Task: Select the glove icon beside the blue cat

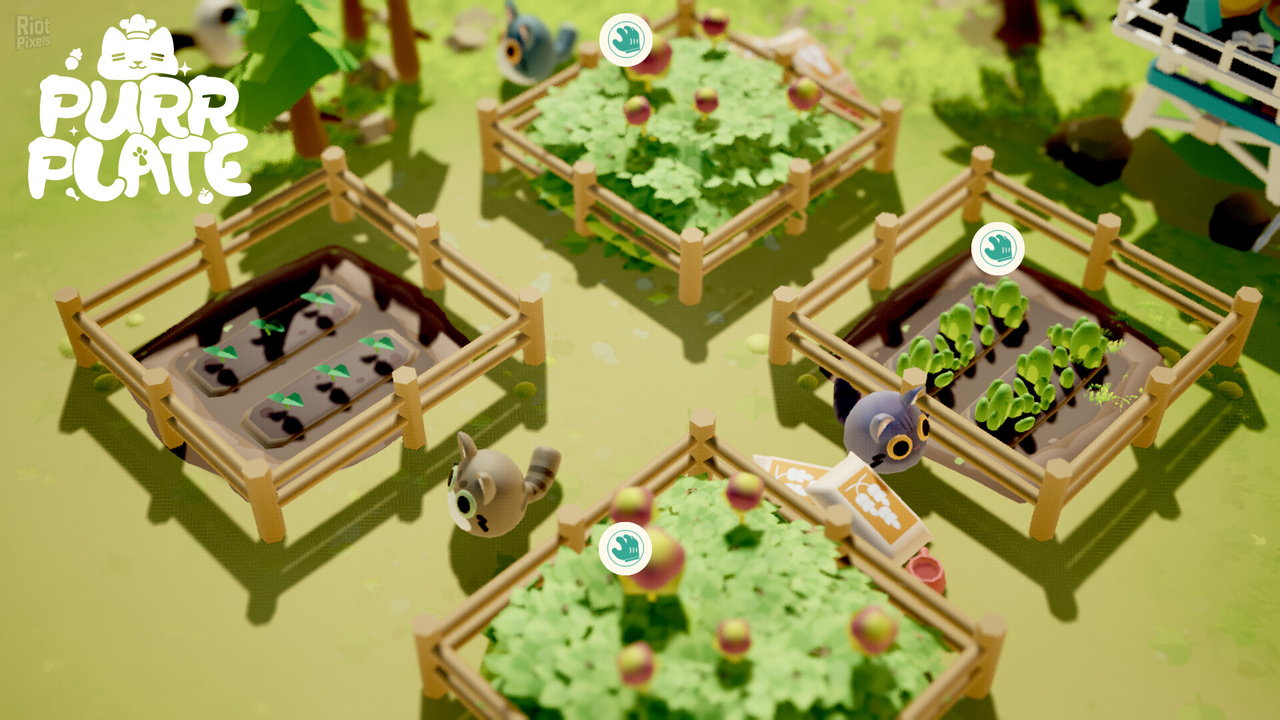Action: (x=626, y=40)
